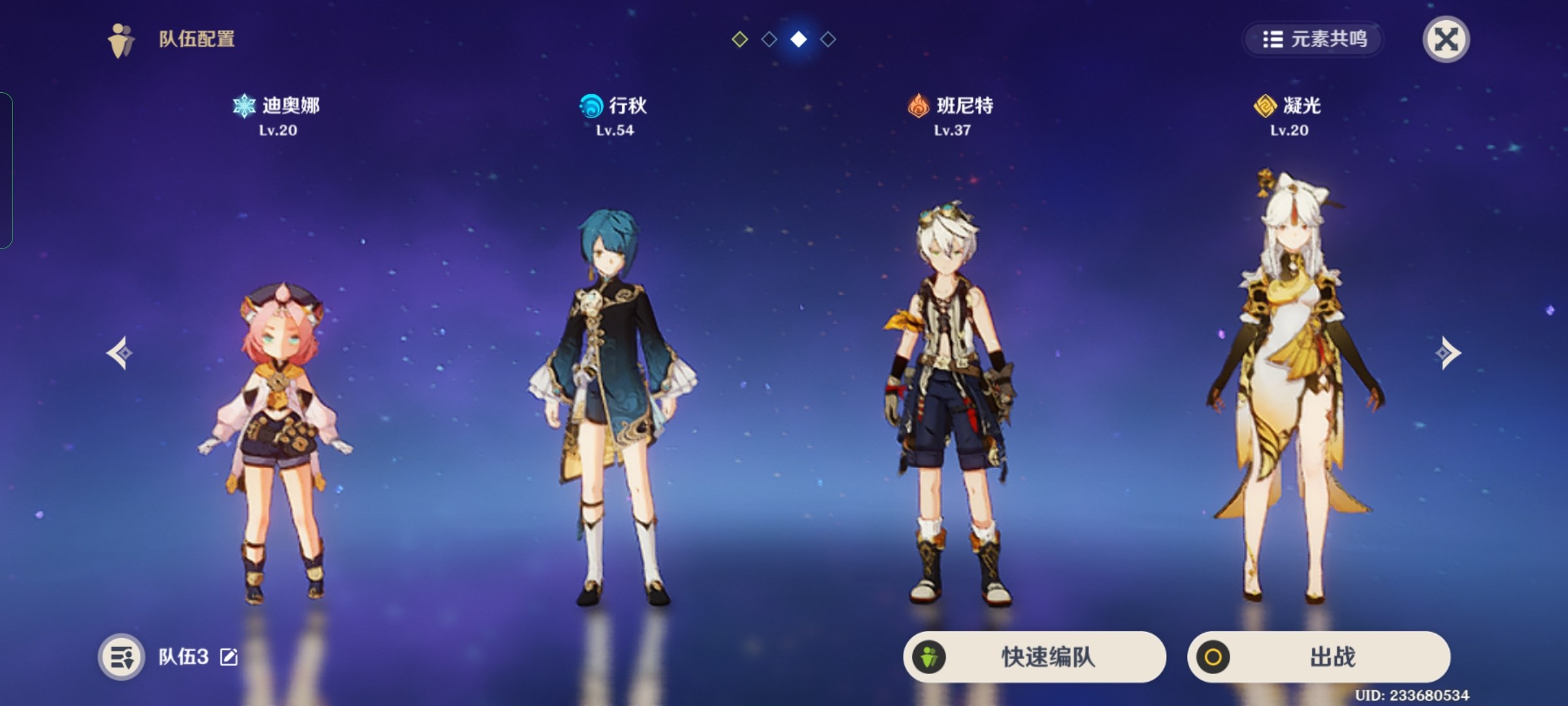The image size is (1568, 706).
Task: Open the team list icon beside 队伍3
Action: pyautogui.click(x=122, y=656)
